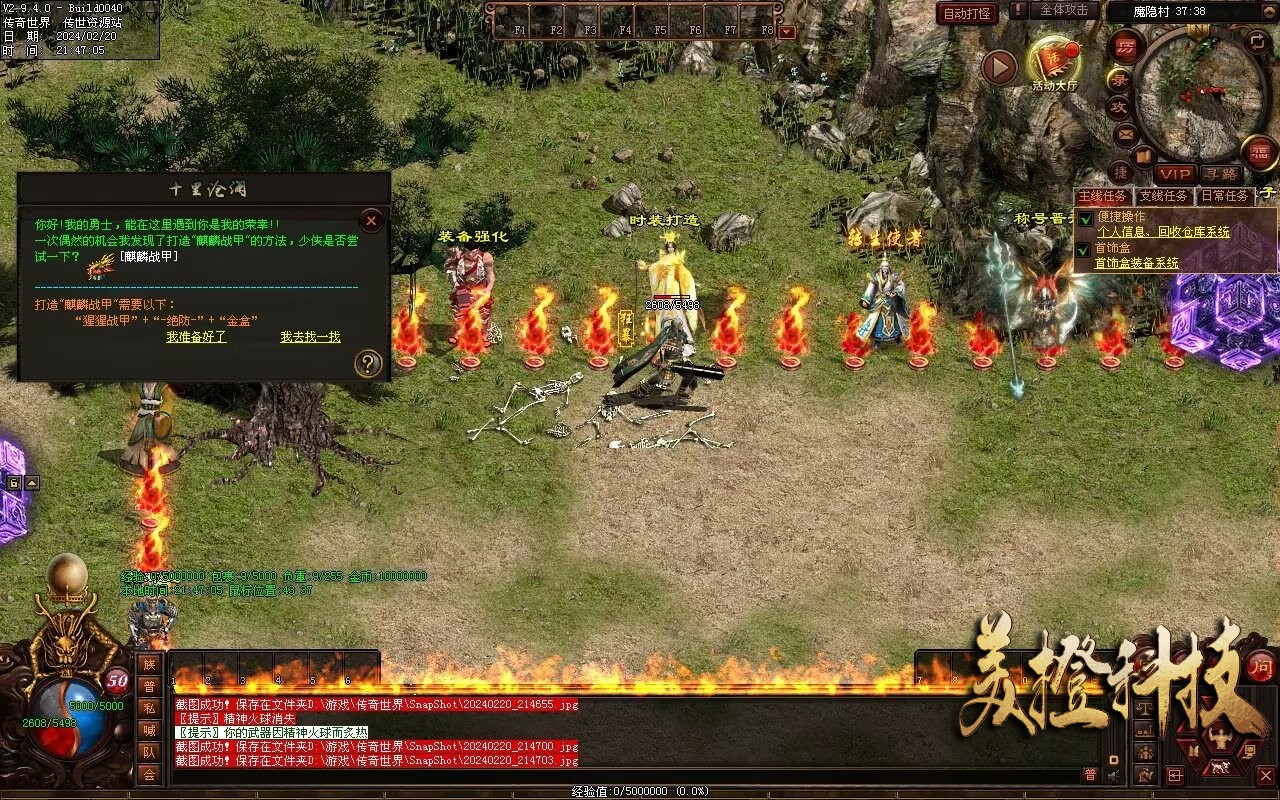Click the red 福 welfare button
Screen dimensions: 1280x800
pyautogui.click(x=1259, y=152)
